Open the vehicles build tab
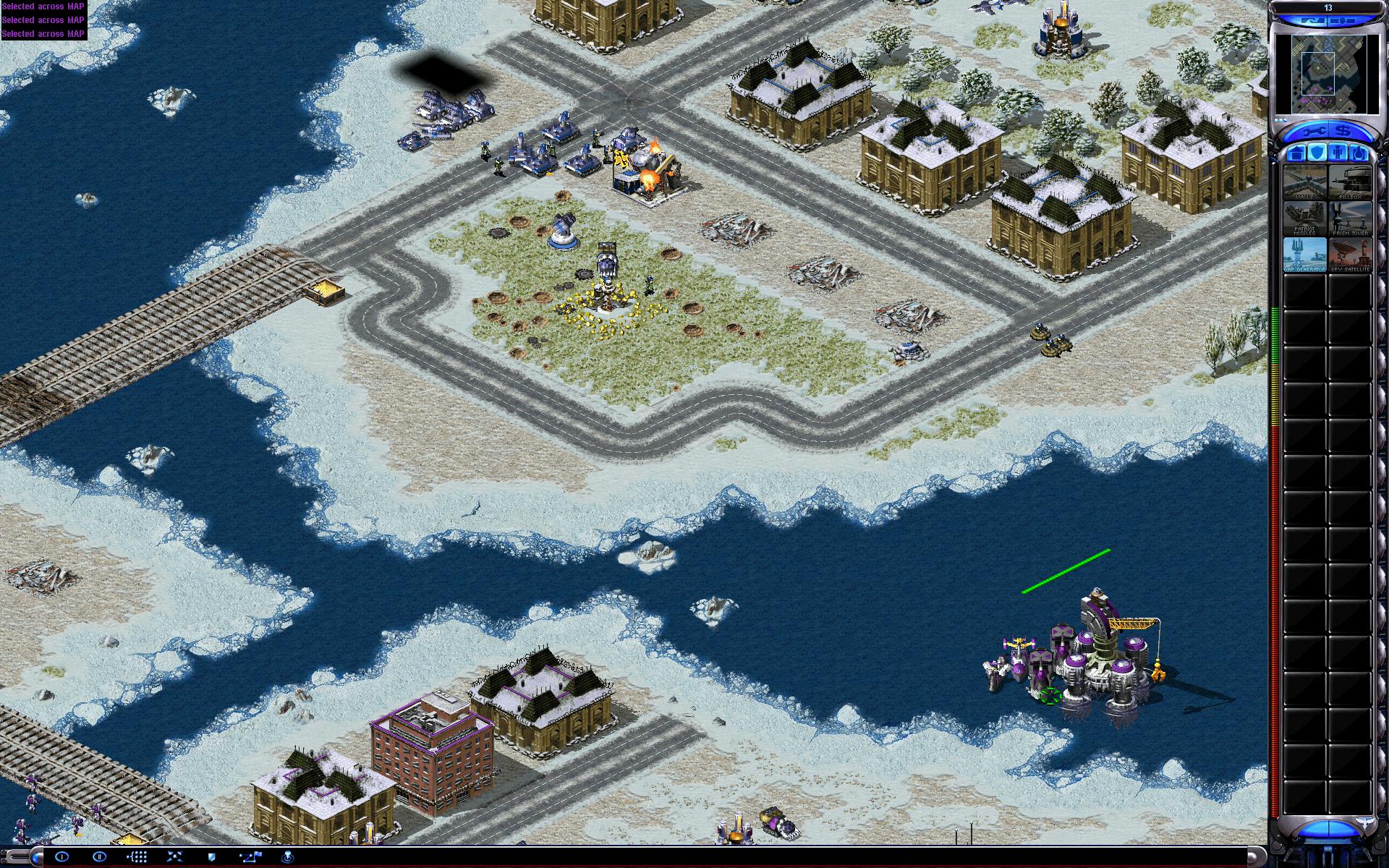This screenshot has height=868, width=1389. (1359, 153)
